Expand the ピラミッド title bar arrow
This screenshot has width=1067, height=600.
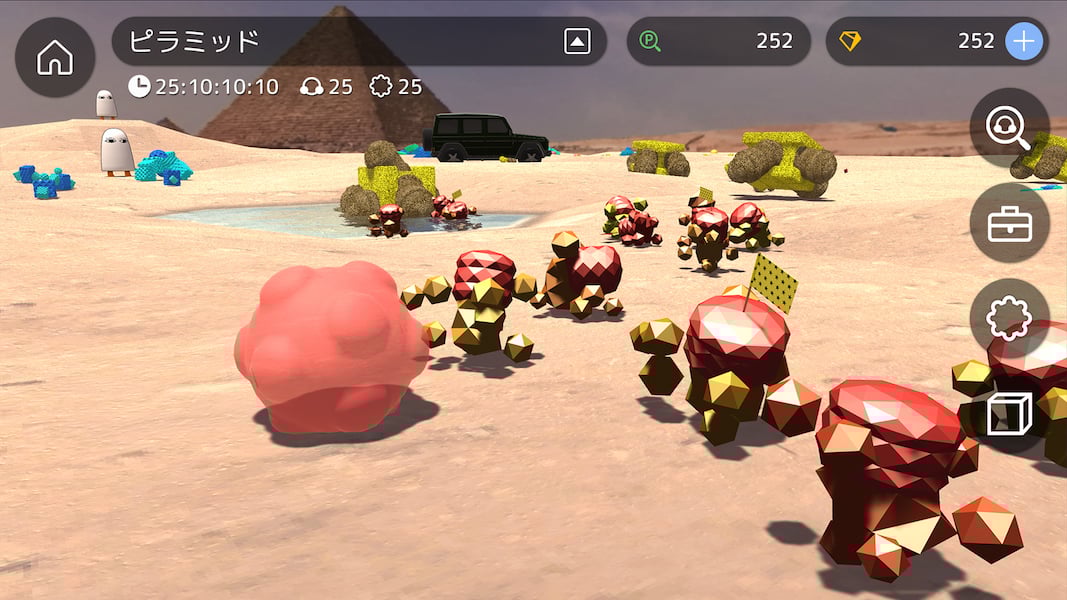(x=577, y=41)
